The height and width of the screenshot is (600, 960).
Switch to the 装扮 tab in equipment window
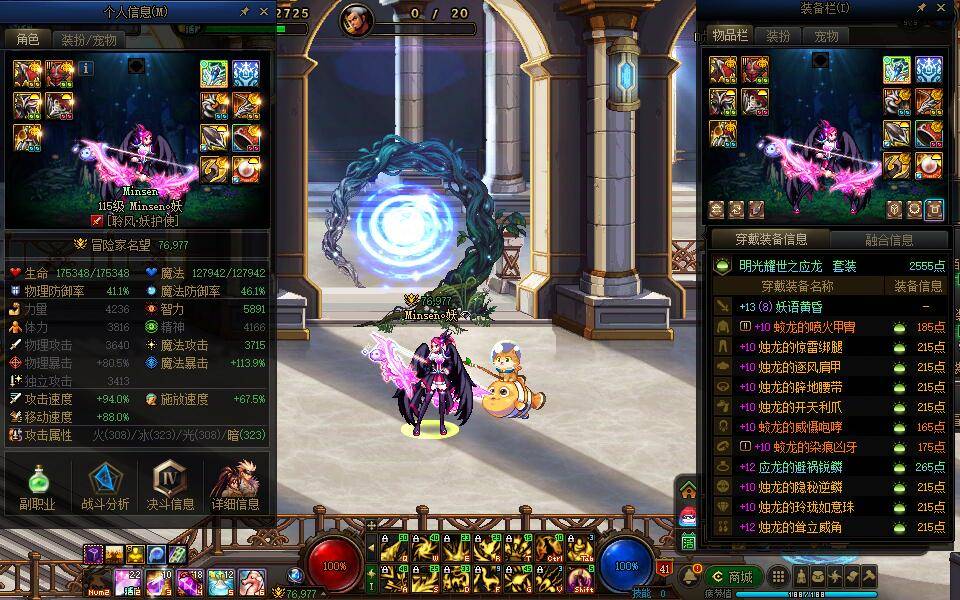[x=778, y=36]
